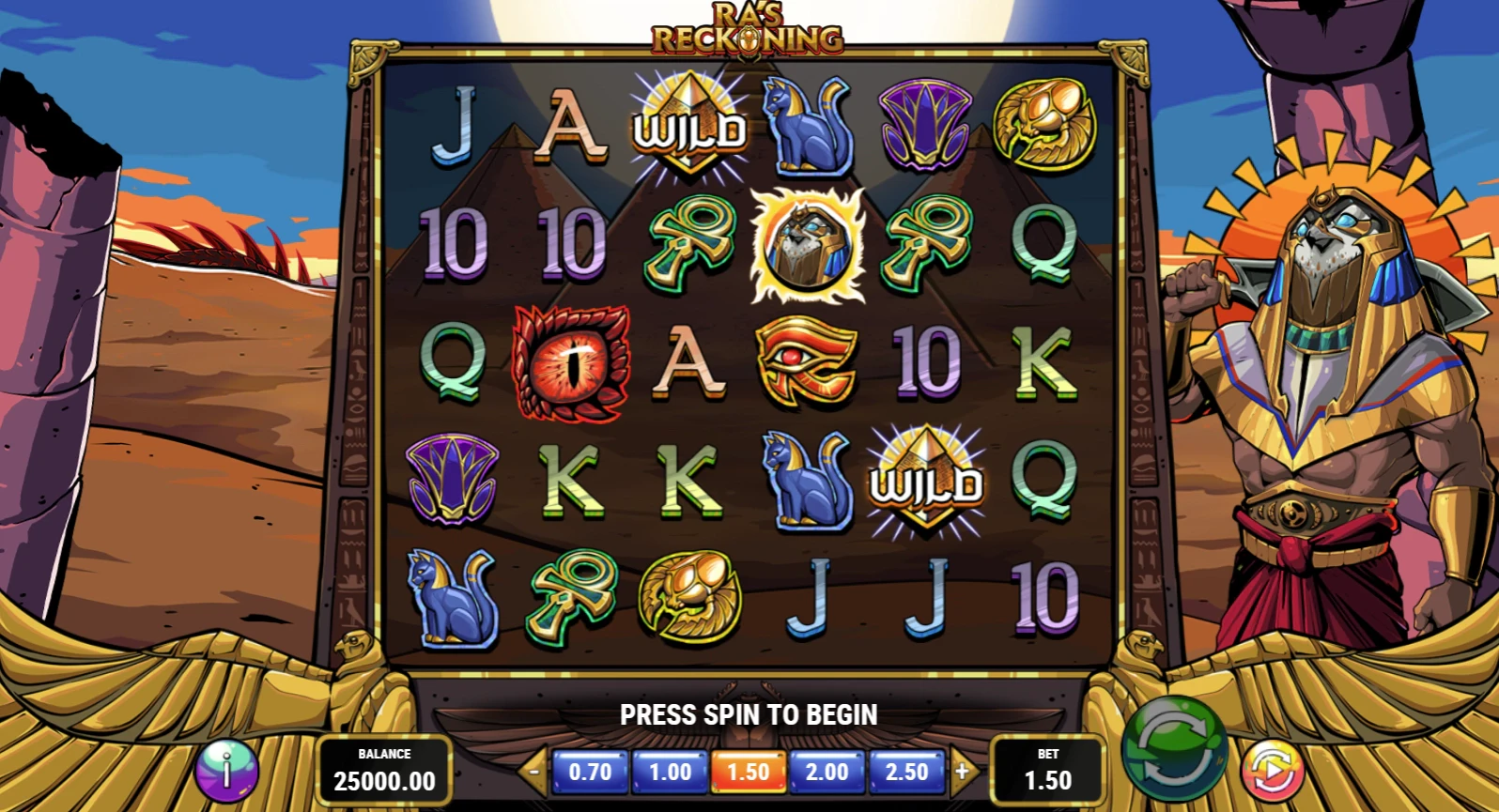Image resolution: width=1499 pixels, height=812 pixels.
Task: Select the 2.50 bet option
Action: coord(906,772)
